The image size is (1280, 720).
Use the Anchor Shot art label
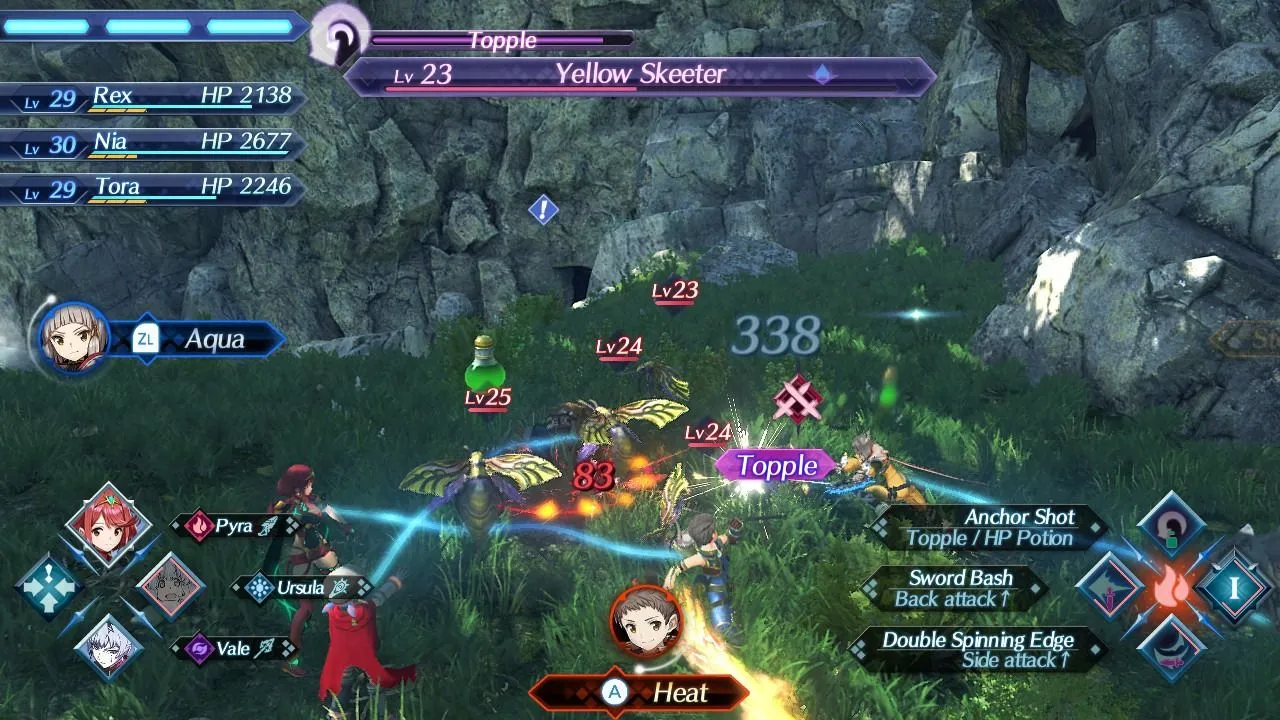[x=988, y=528]
